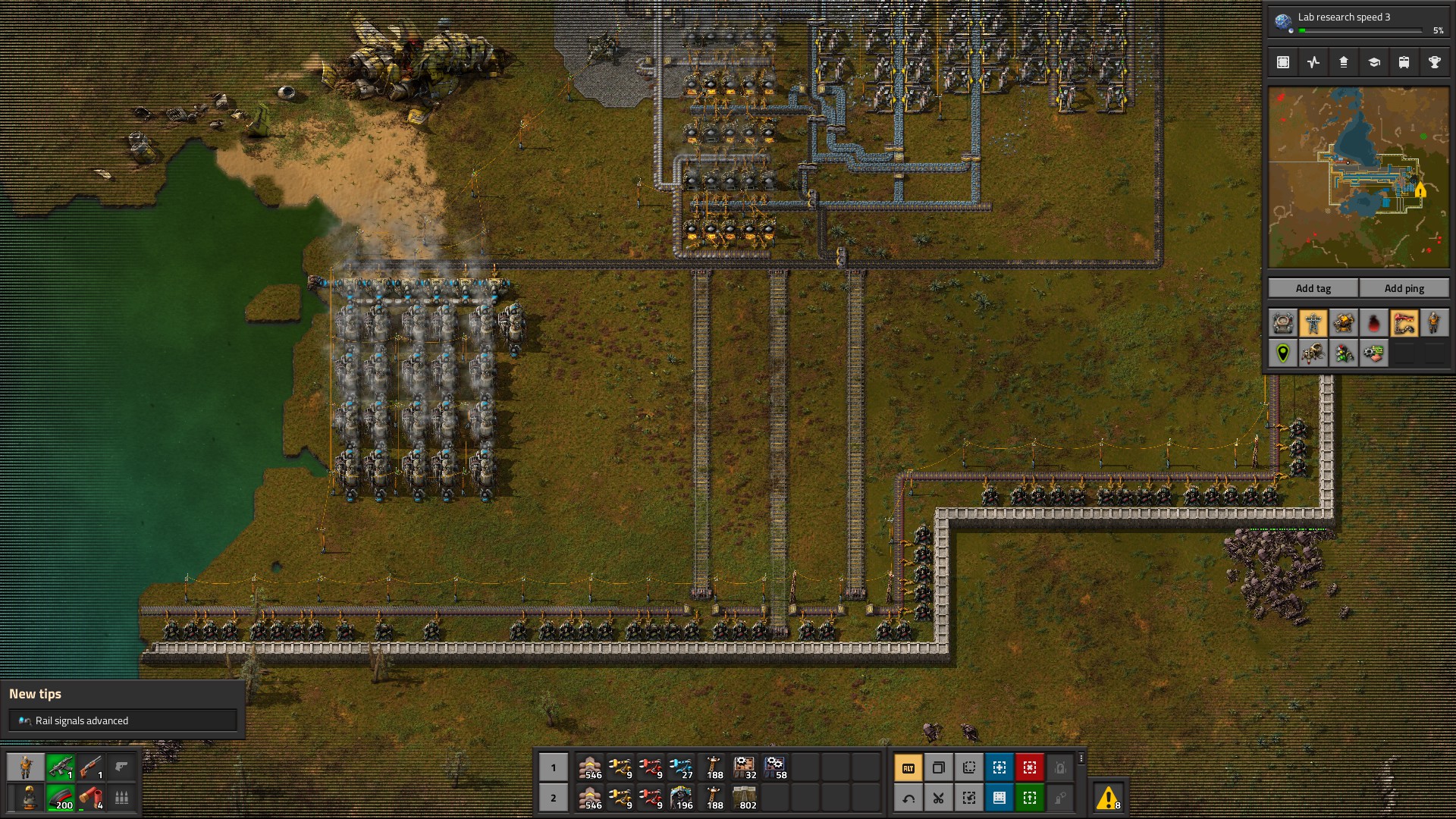
Task: Select the submachine gun weapon slot
Action: (60, 767)
